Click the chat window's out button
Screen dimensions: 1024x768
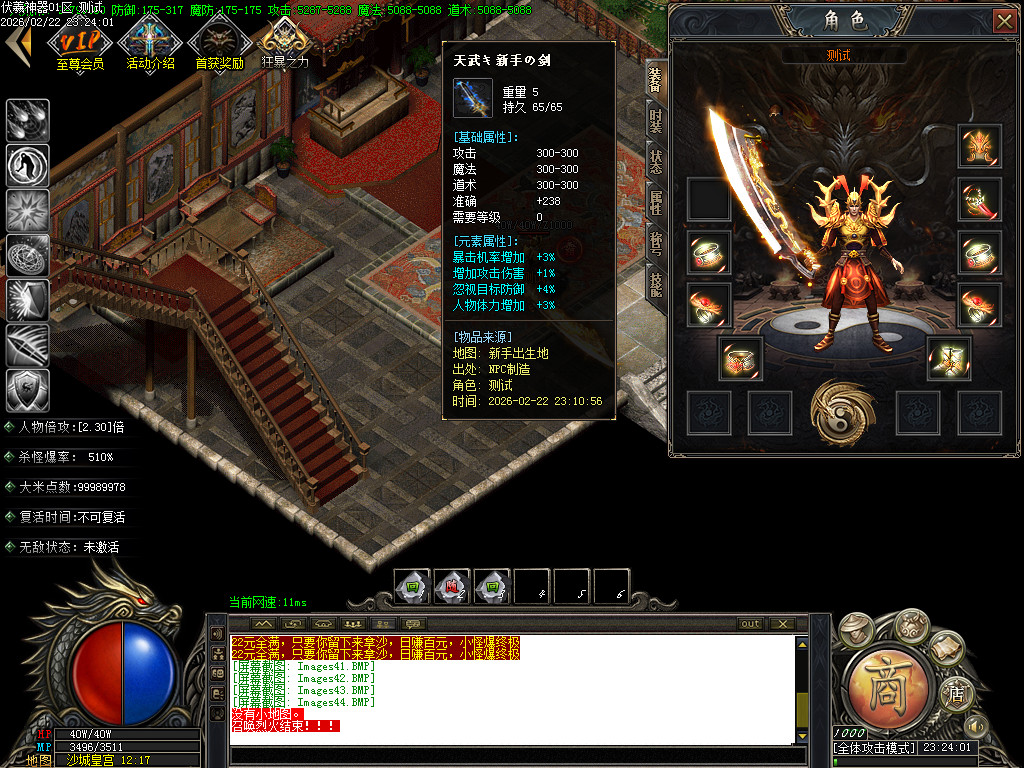point(750,624)
